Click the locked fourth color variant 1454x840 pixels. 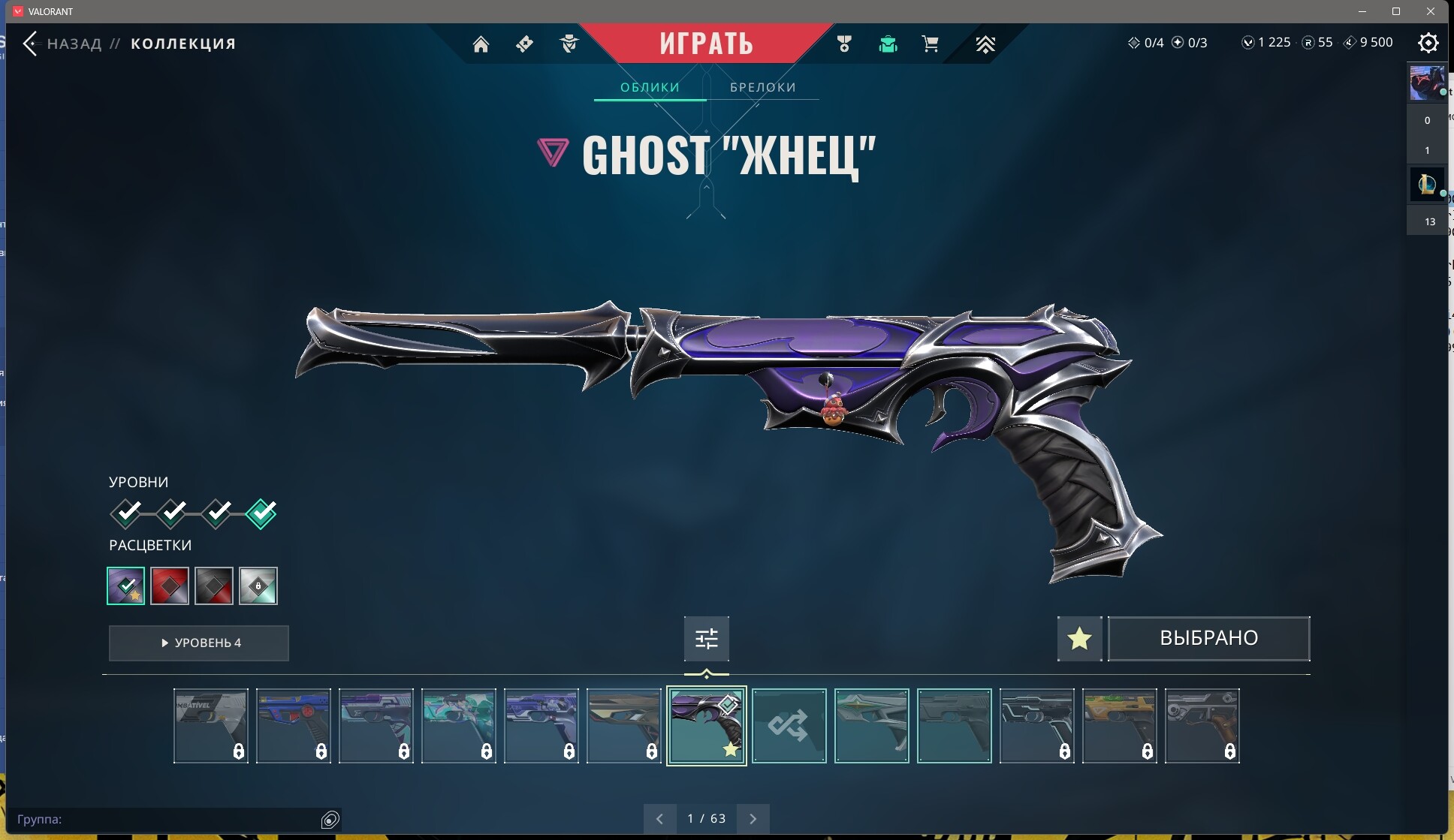point(259,586)
